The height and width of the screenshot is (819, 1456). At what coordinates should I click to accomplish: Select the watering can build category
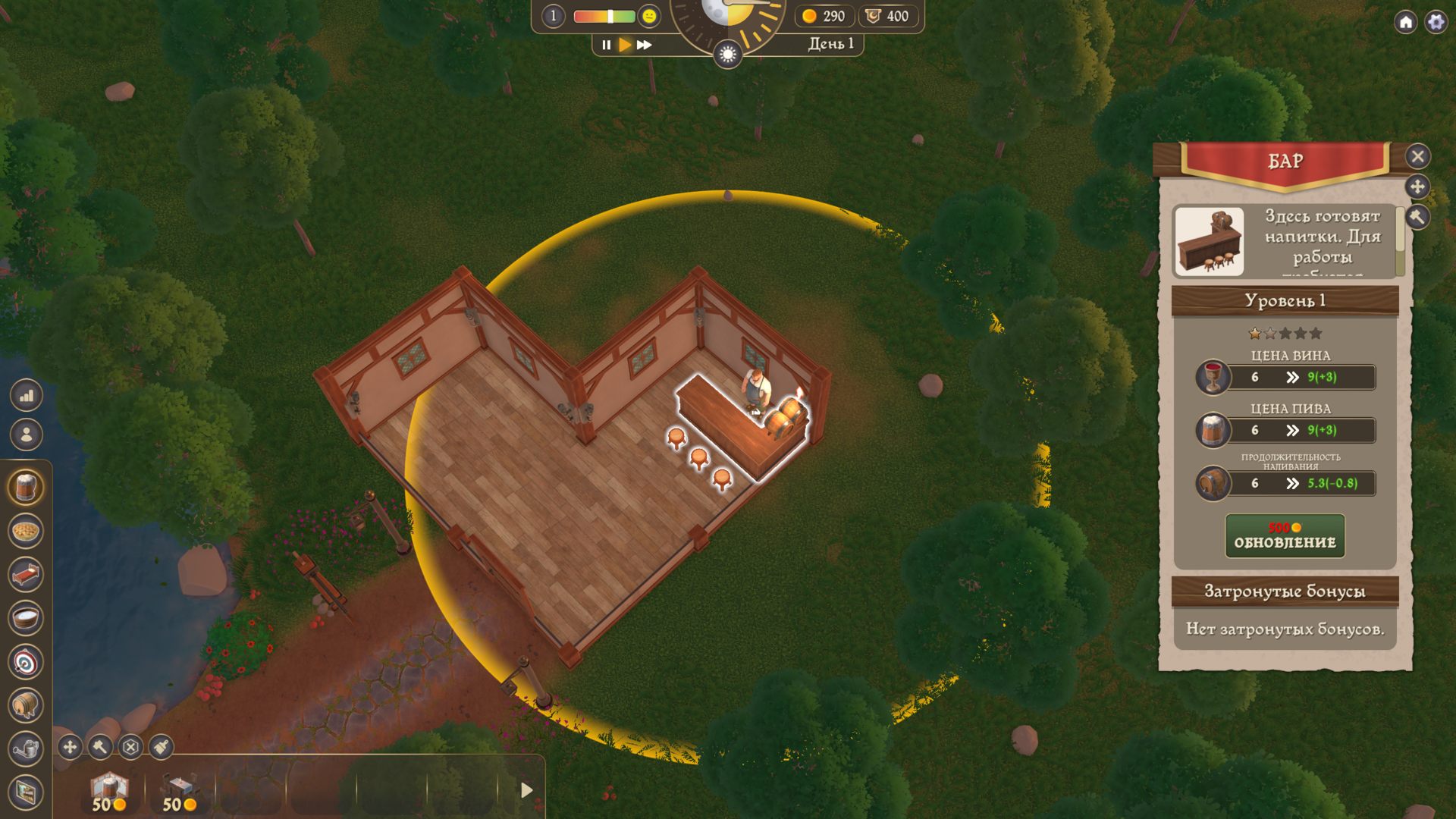(x=26, y=749)
